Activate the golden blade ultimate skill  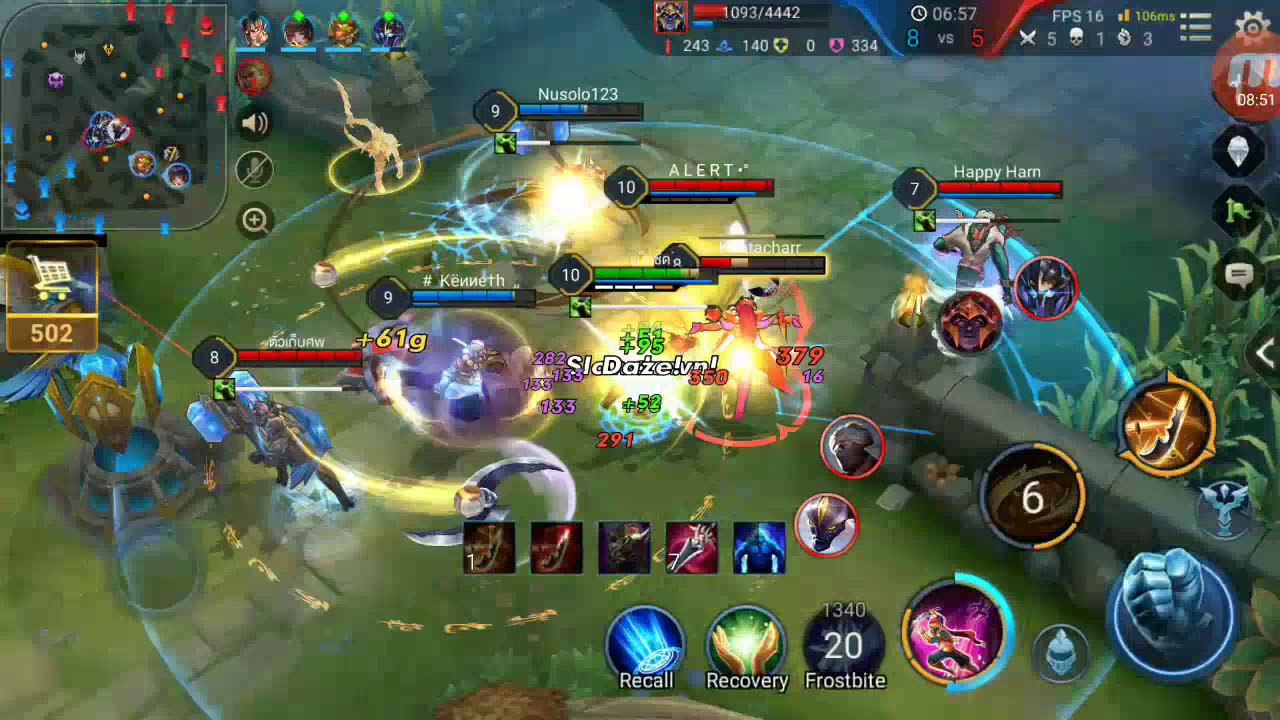pos(1168,424)
